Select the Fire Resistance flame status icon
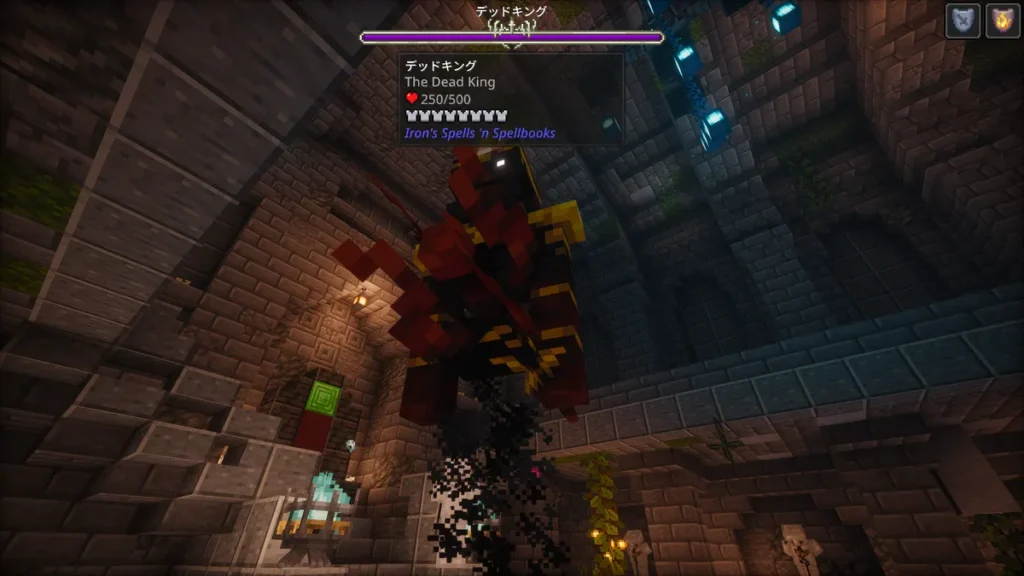1024x576 pixels. pos(1002,21)
